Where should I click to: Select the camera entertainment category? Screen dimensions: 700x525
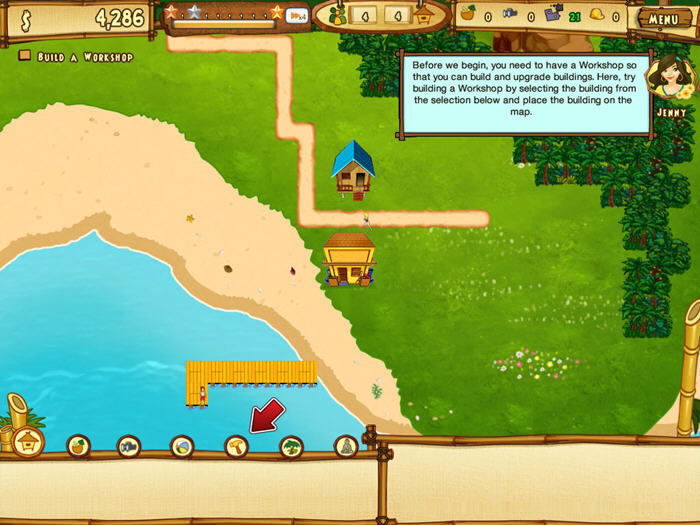tap(129, 446)
